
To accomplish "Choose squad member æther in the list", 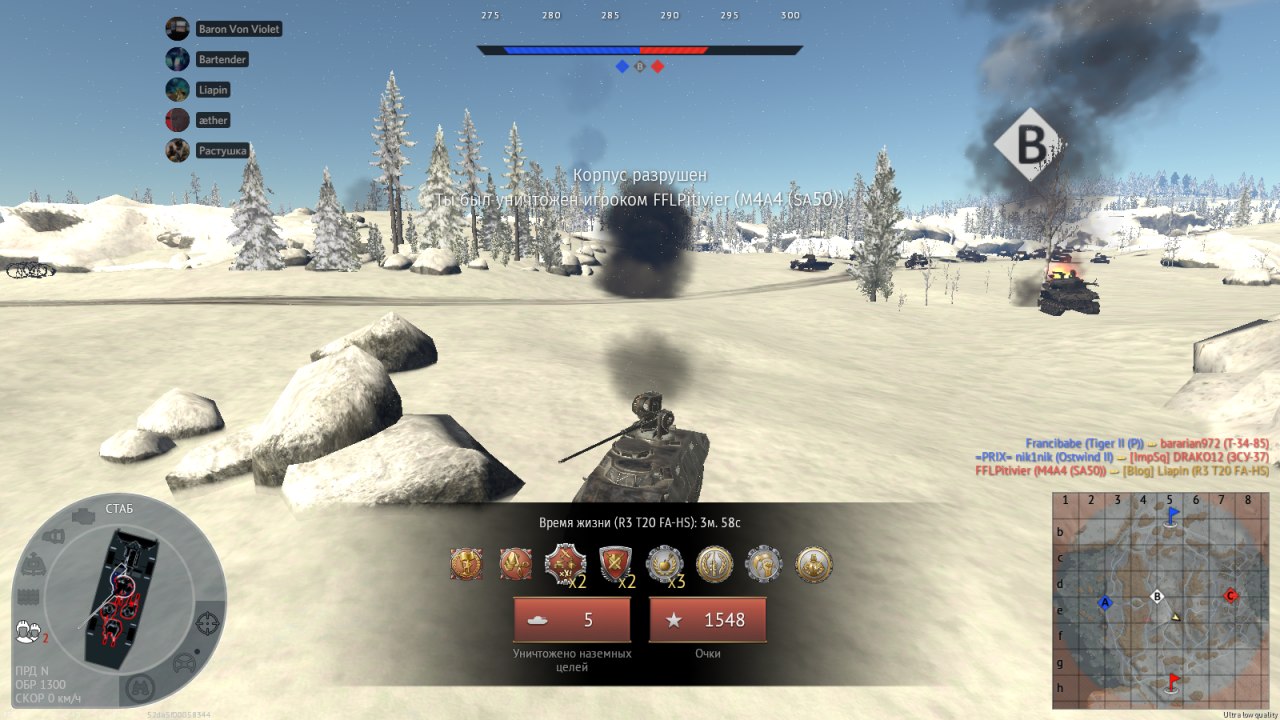I will point(213,120).
